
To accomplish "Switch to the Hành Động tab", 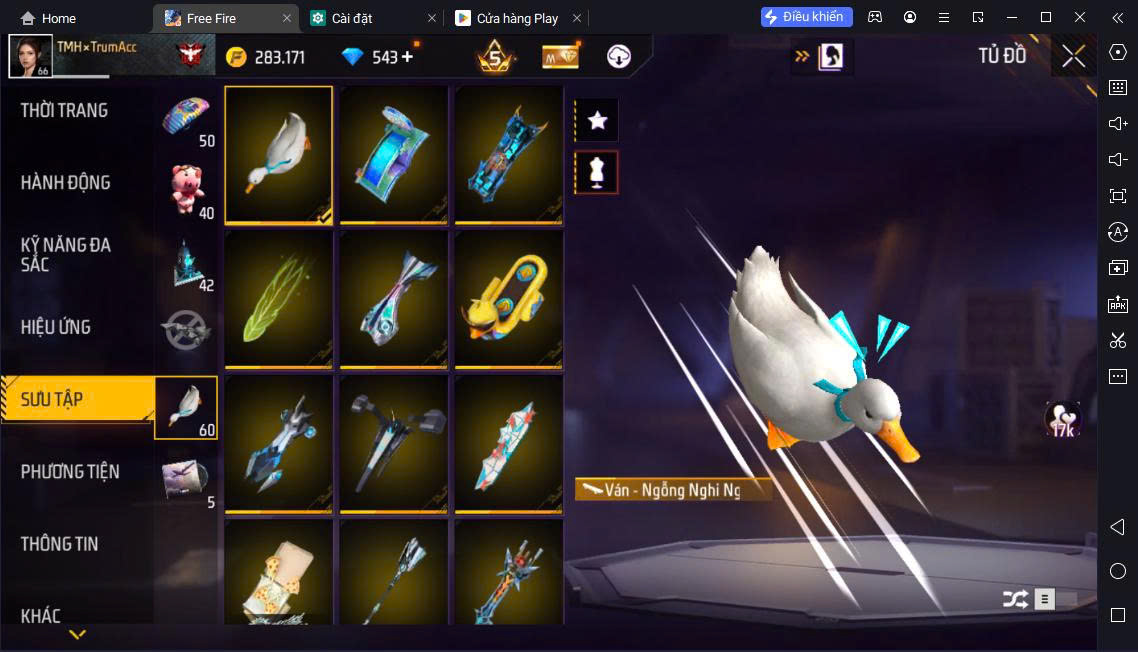I will coord(66,183).
